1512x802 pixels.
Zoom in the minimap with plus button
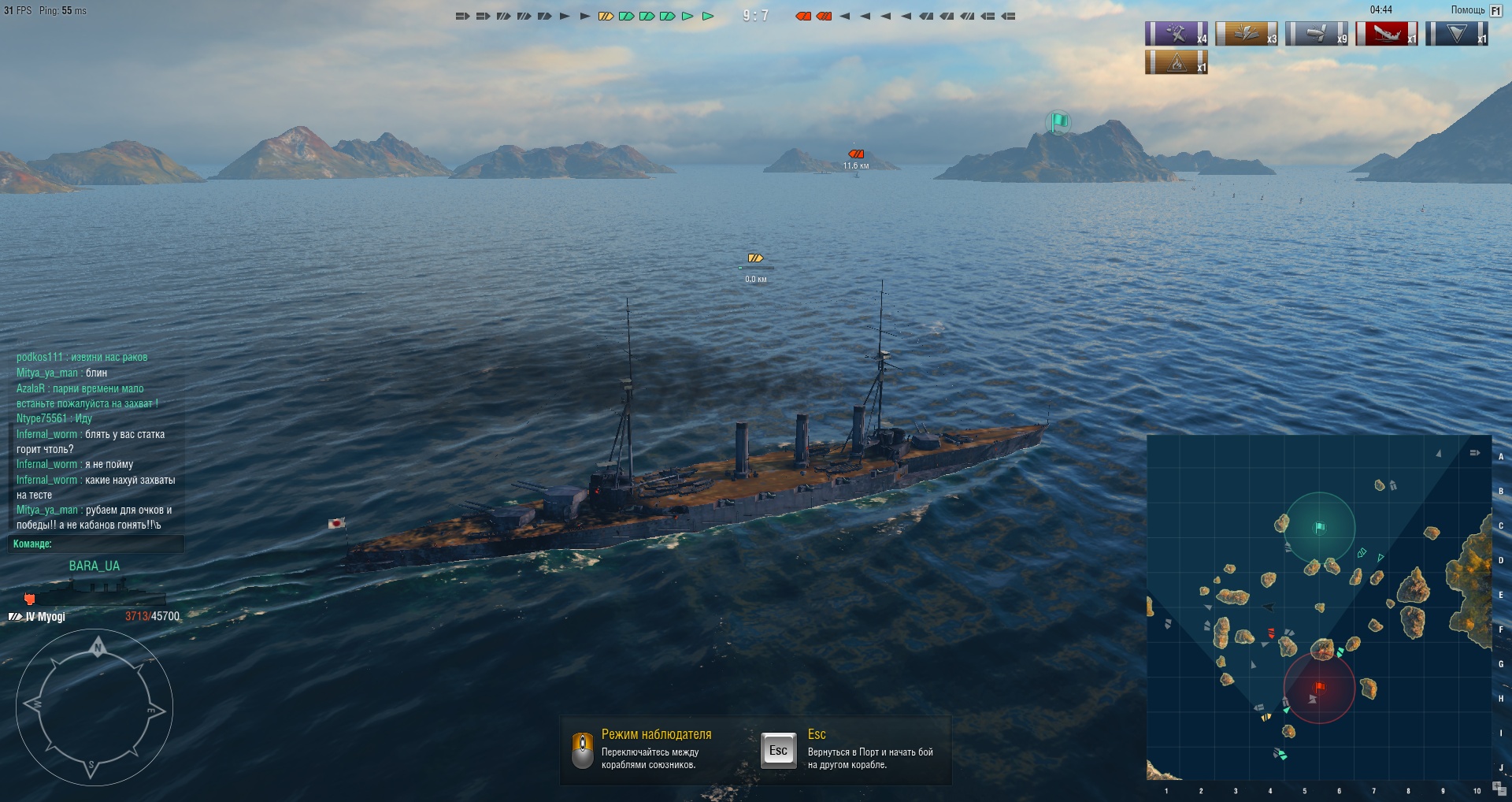1497,785
